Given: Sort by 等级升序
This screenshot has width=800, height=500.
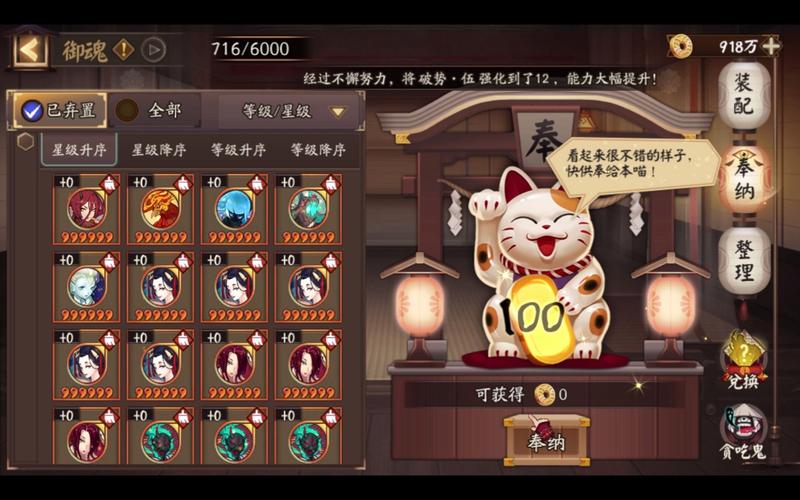Looking at the screenshot, I should [x=238, y=150].
